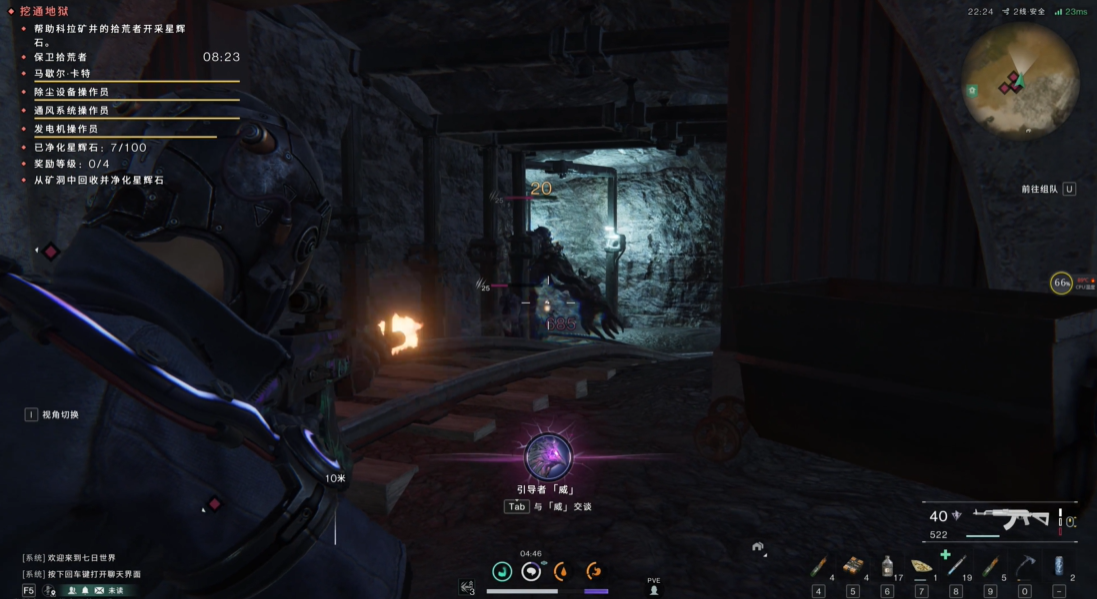Click the orange water droplet status icon
Screen dimensions: 1097x599
(562, 571)
